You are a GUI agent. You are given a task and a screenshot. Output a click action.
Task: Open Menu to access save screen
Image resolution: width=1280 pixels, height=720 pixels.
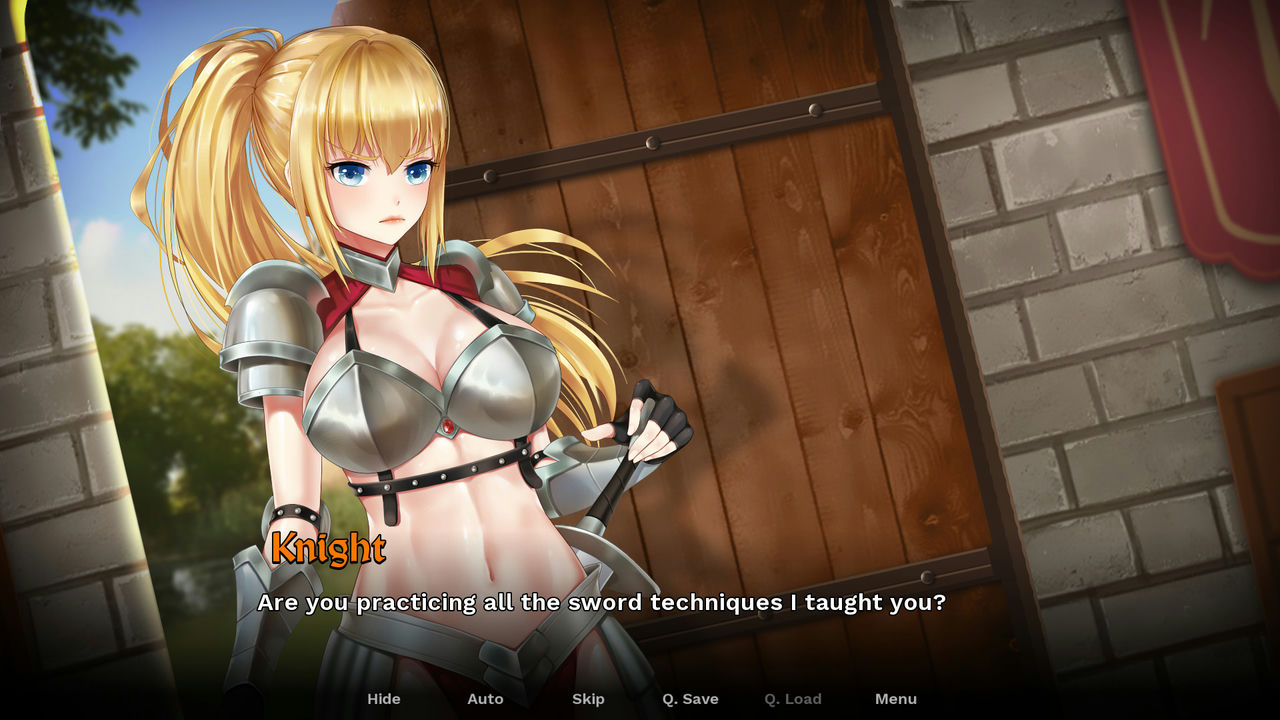pyautogui.click(x=896, y=699)
